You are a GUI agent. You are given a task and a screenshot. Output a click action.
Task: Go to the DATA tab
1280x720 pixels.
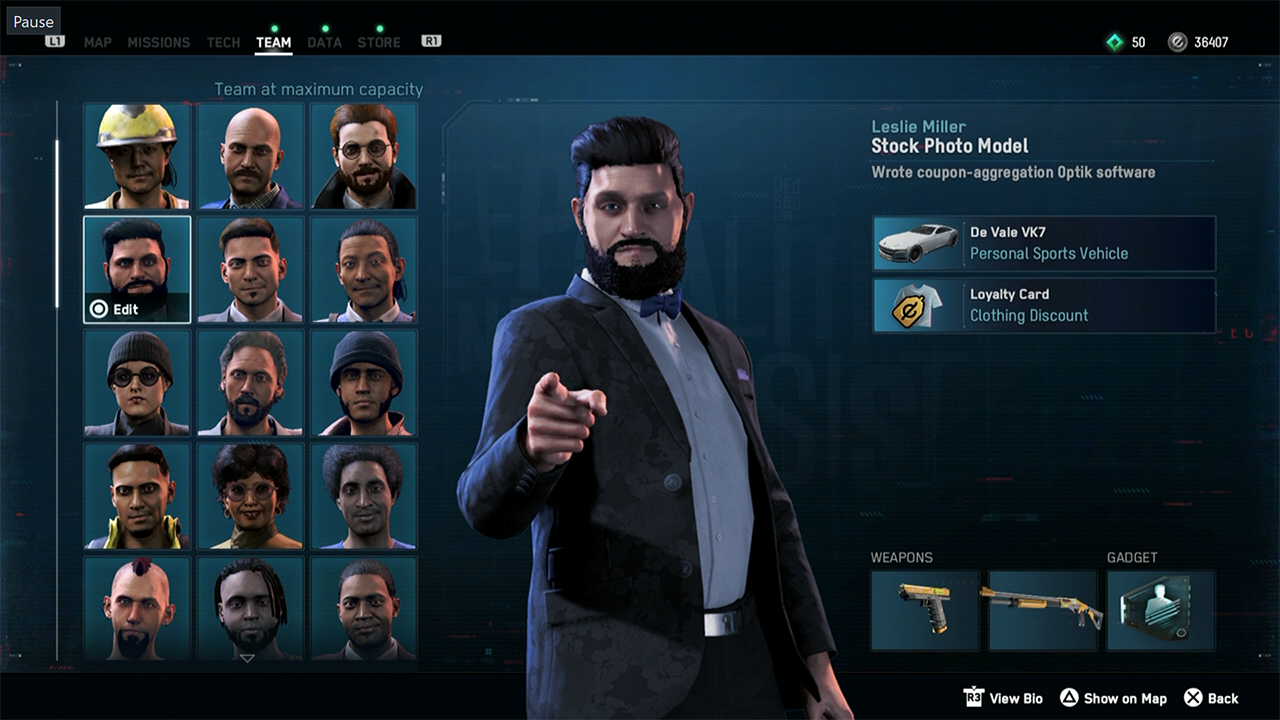point(324,42)
